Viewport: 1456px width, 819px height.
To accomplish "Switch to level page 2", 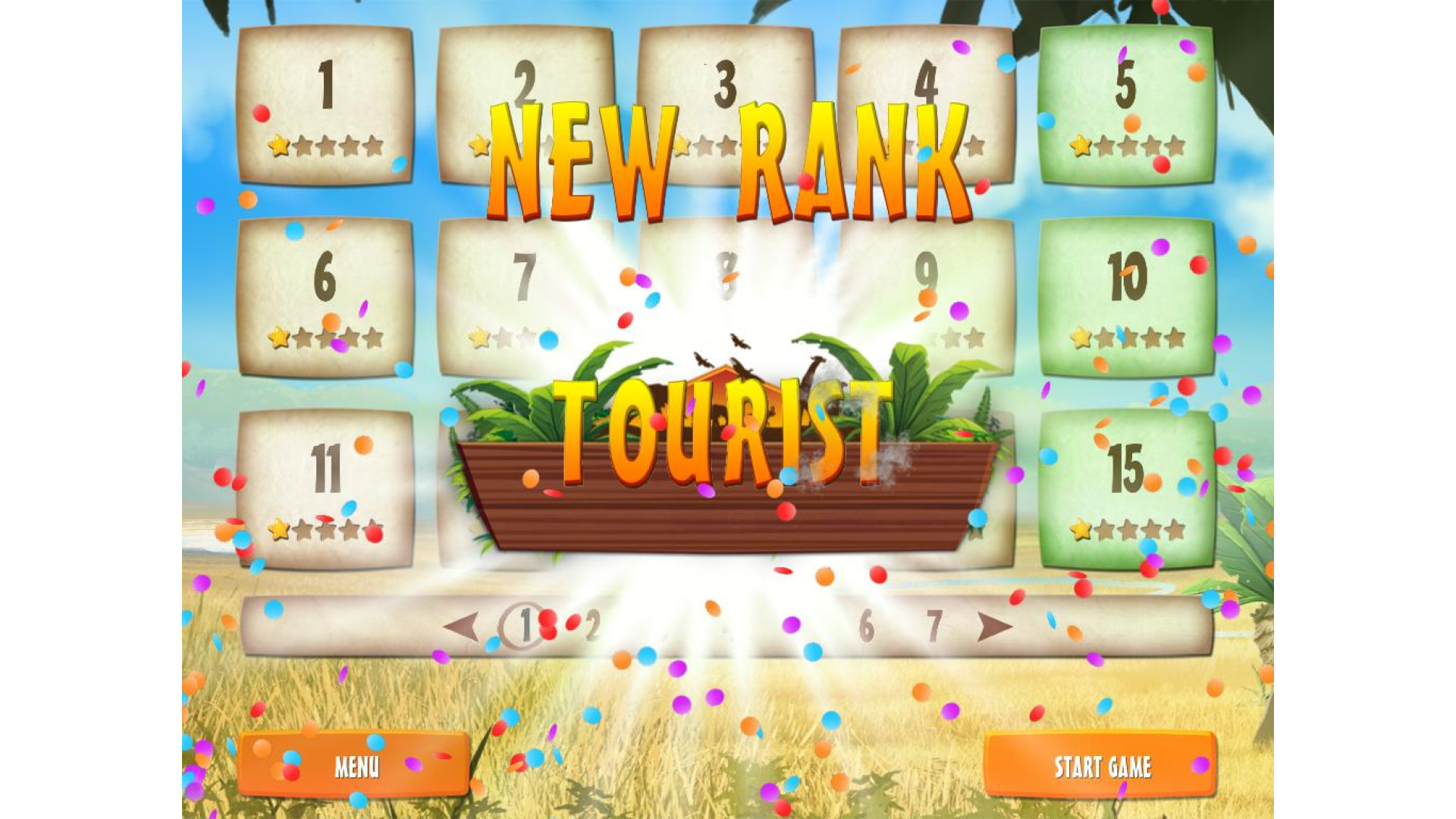I will coord(593,626).
